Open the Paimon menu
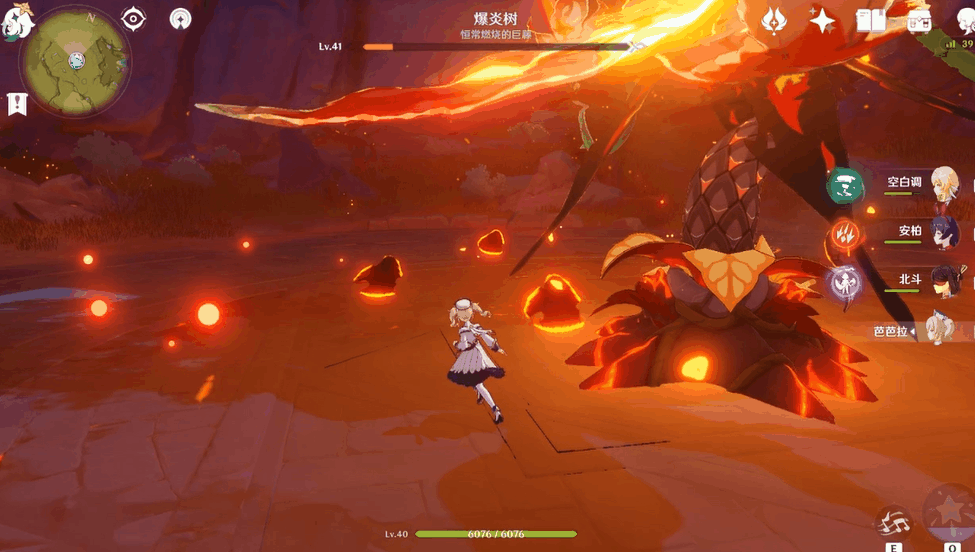 (13, 20)
